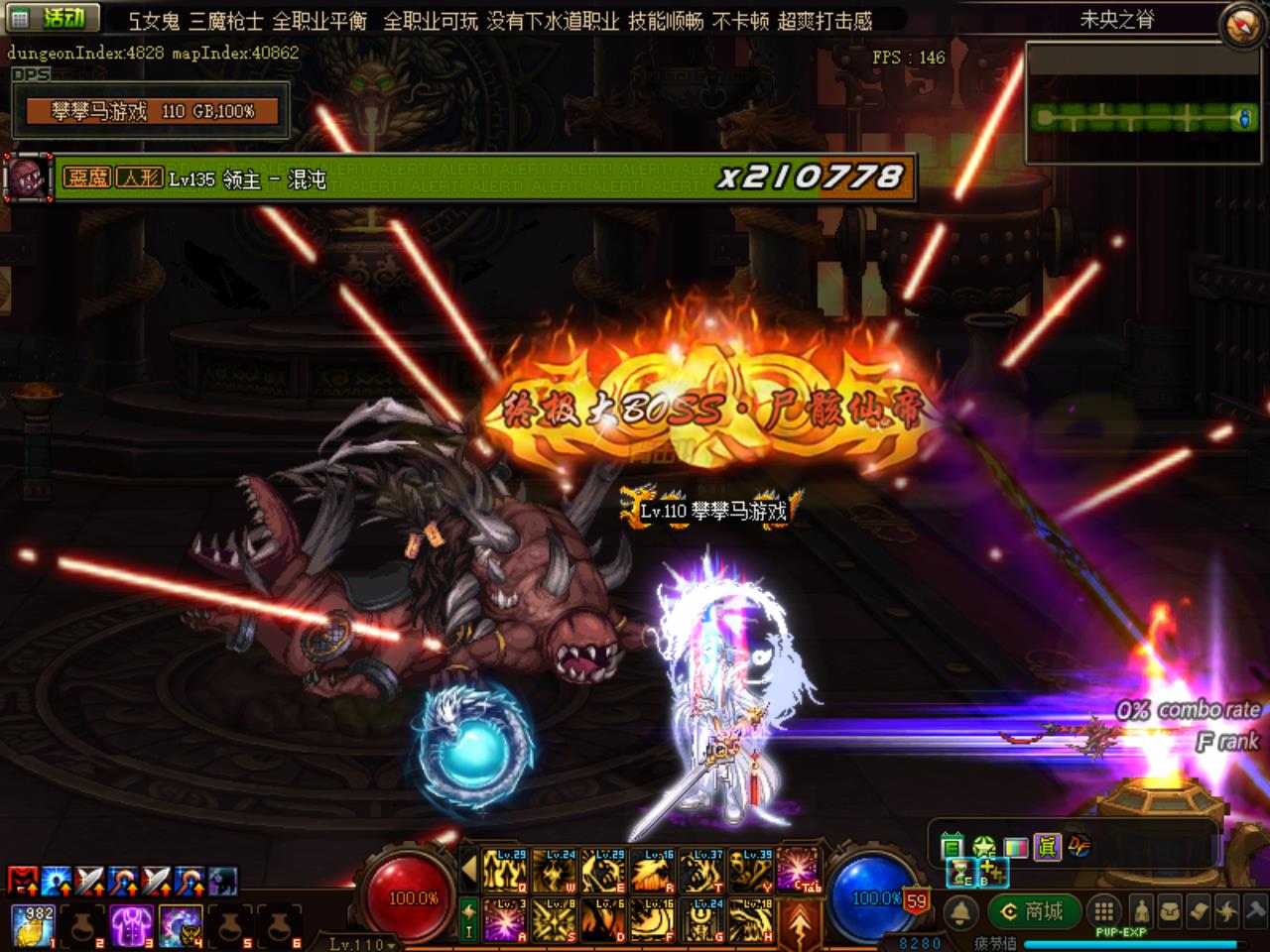Activate the Lv.18 skill on key H
This screenshot has height=952, width=1270.
point(751,920)
